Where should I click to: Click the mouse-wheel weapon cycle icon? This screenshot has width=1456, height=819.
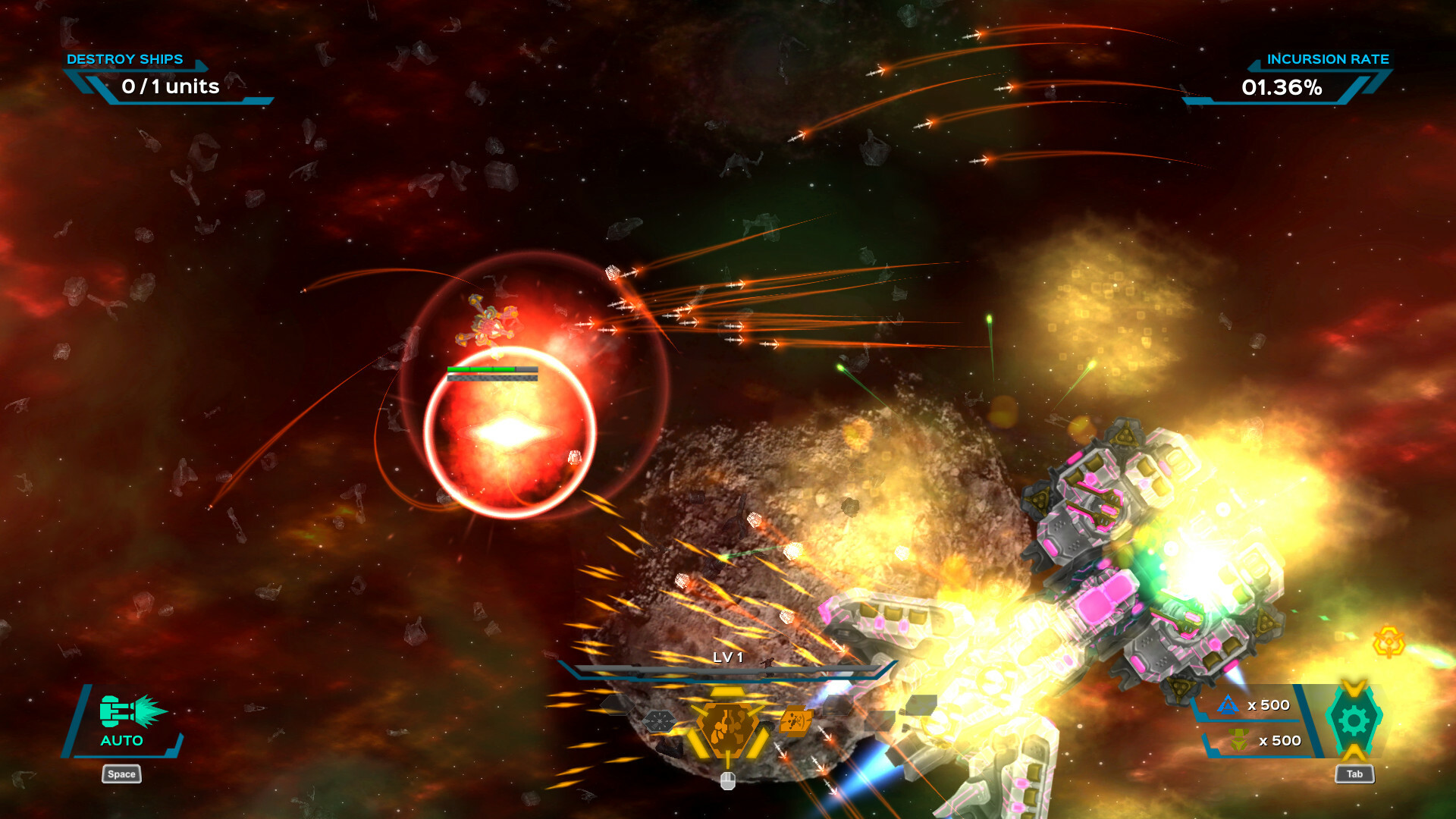[728, 783]
